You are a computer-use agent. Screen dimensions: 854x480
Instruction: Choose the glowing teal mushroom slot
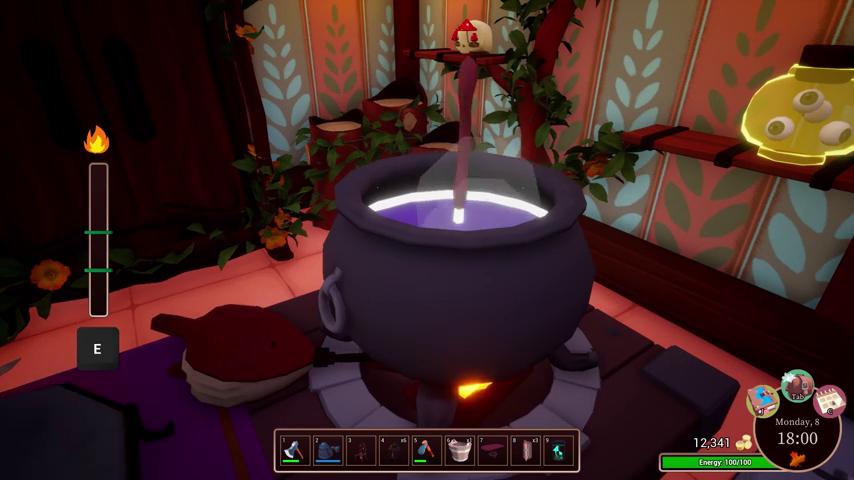[x=557, y=450]
